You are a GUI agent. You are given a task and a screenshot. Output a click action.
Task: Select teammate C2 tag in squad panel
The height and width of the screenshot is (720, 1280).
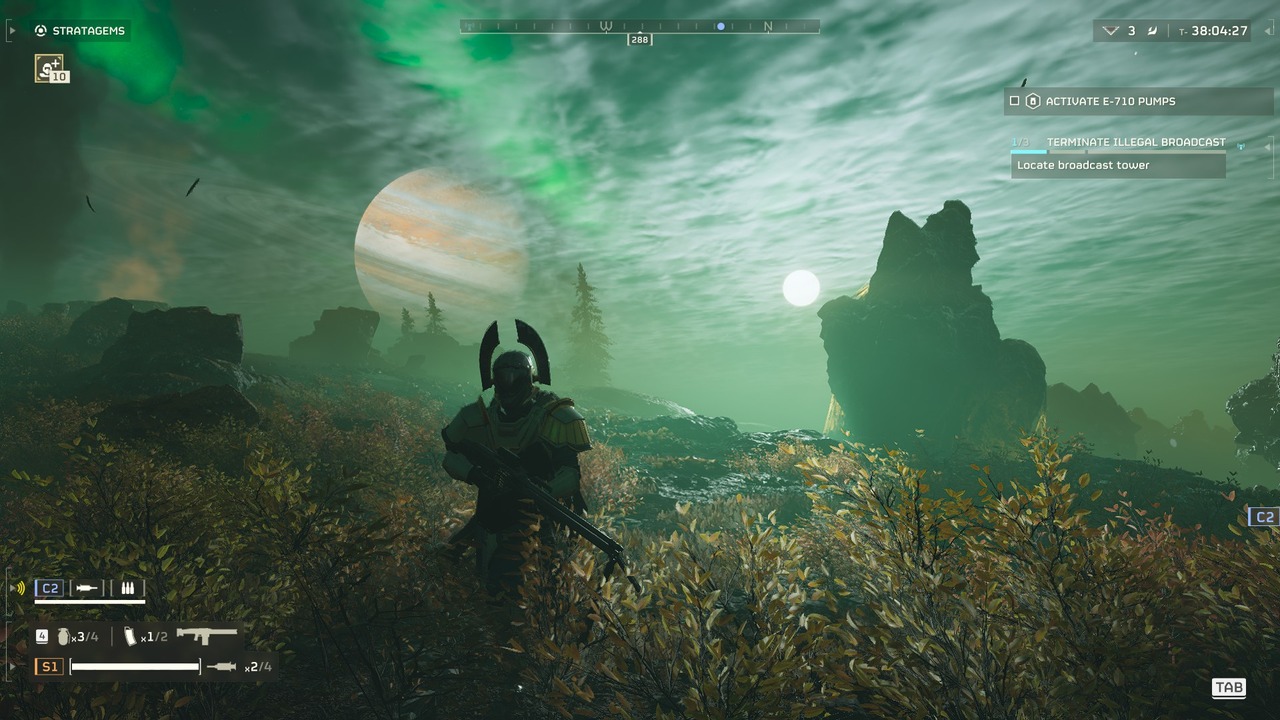click(49, 588)
